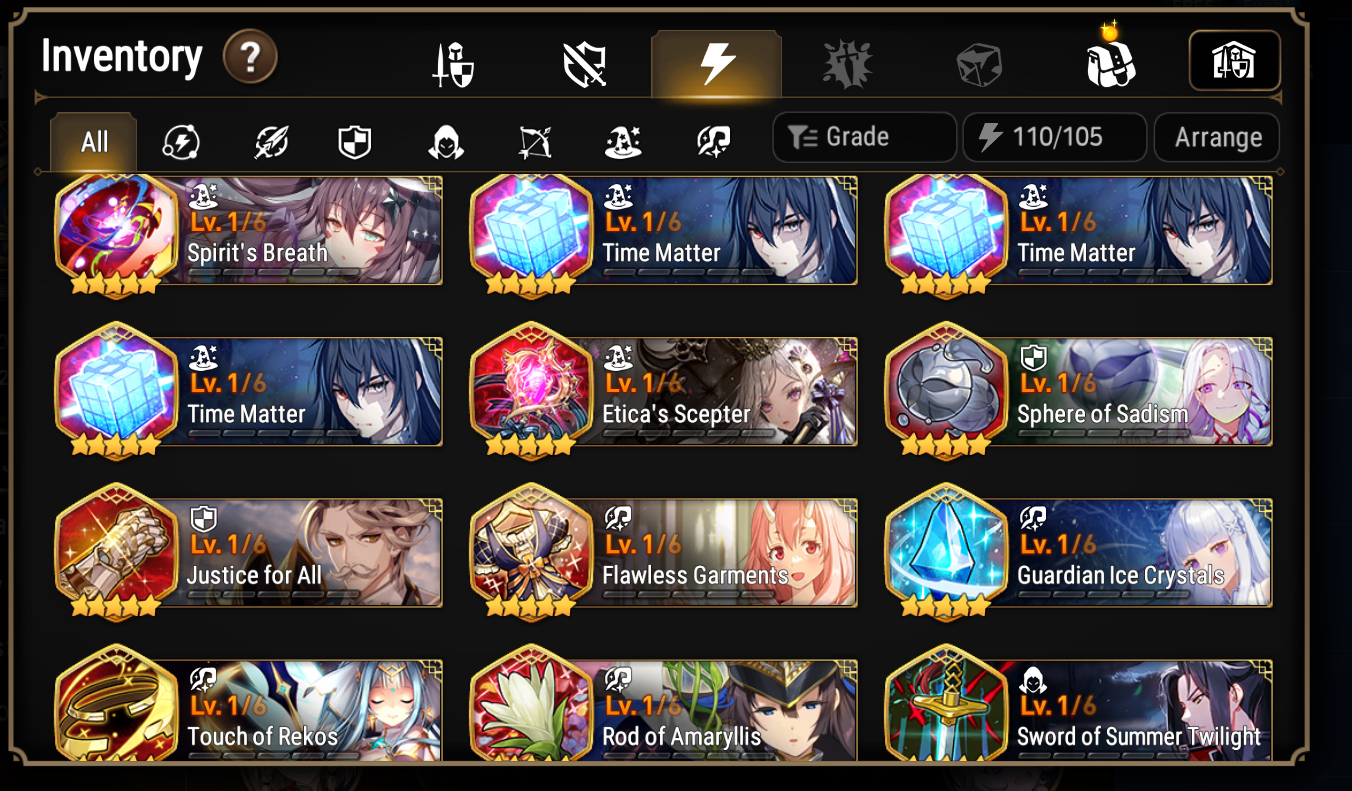Click the 110/105 inventory capacity button
The image size is (1352, 791).
tap(1054, 137)
